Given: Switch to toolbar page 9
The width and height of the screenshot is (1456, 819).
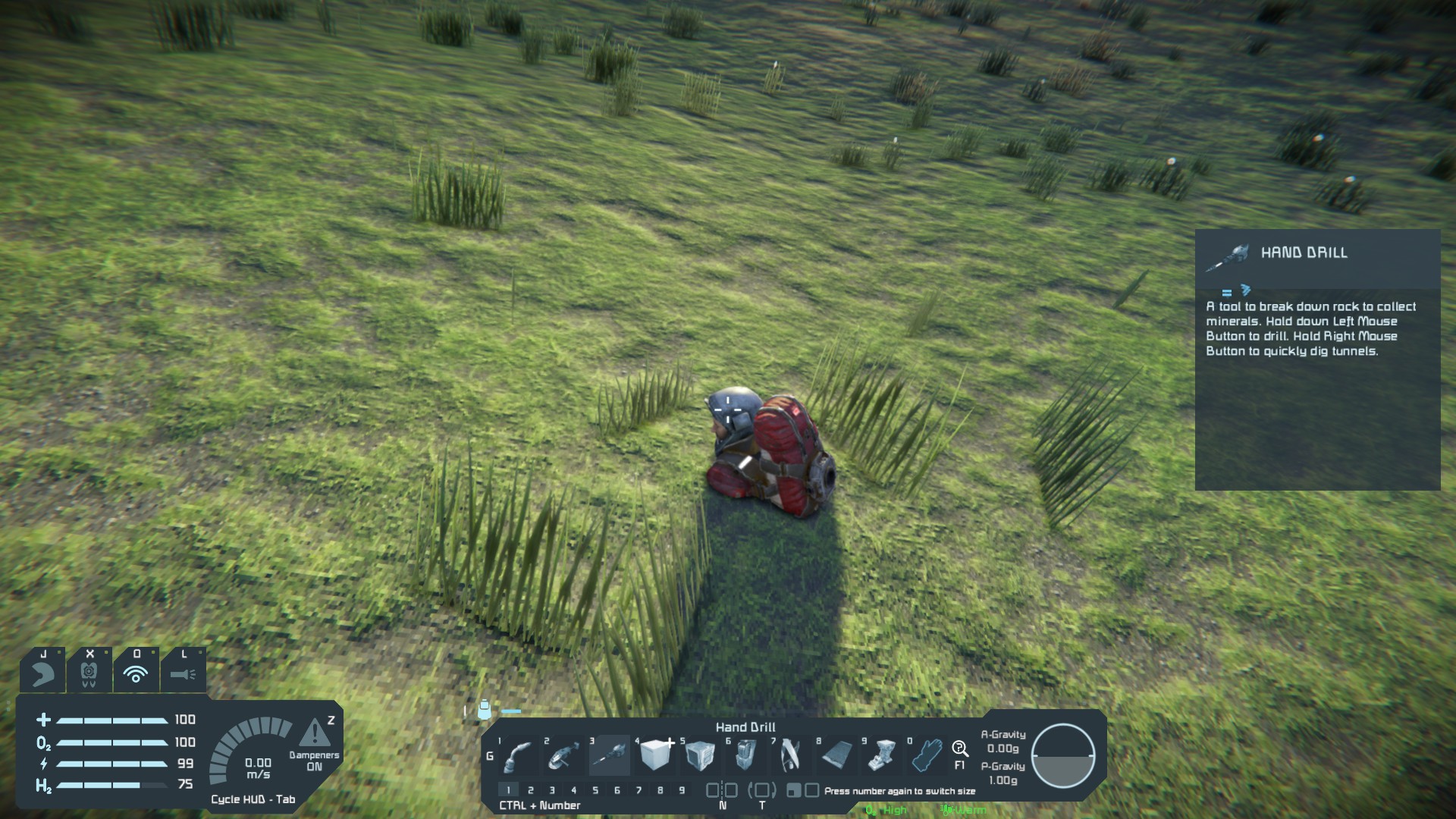Looking at the screenshot, I should pyautogui.click(x=682, y=790).
